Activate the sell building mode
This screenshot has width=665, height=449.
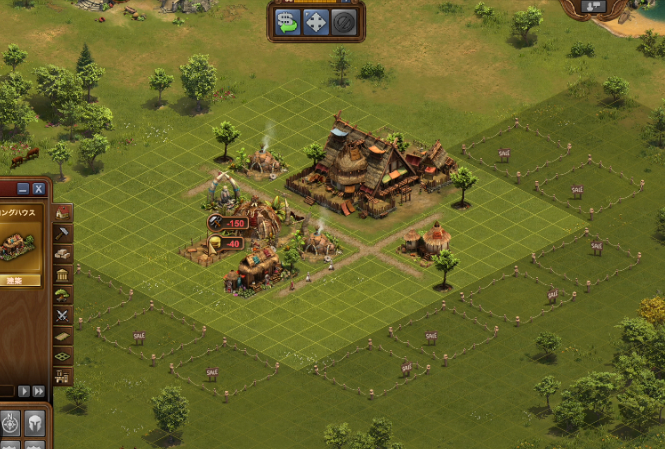[x=288, y=21]
